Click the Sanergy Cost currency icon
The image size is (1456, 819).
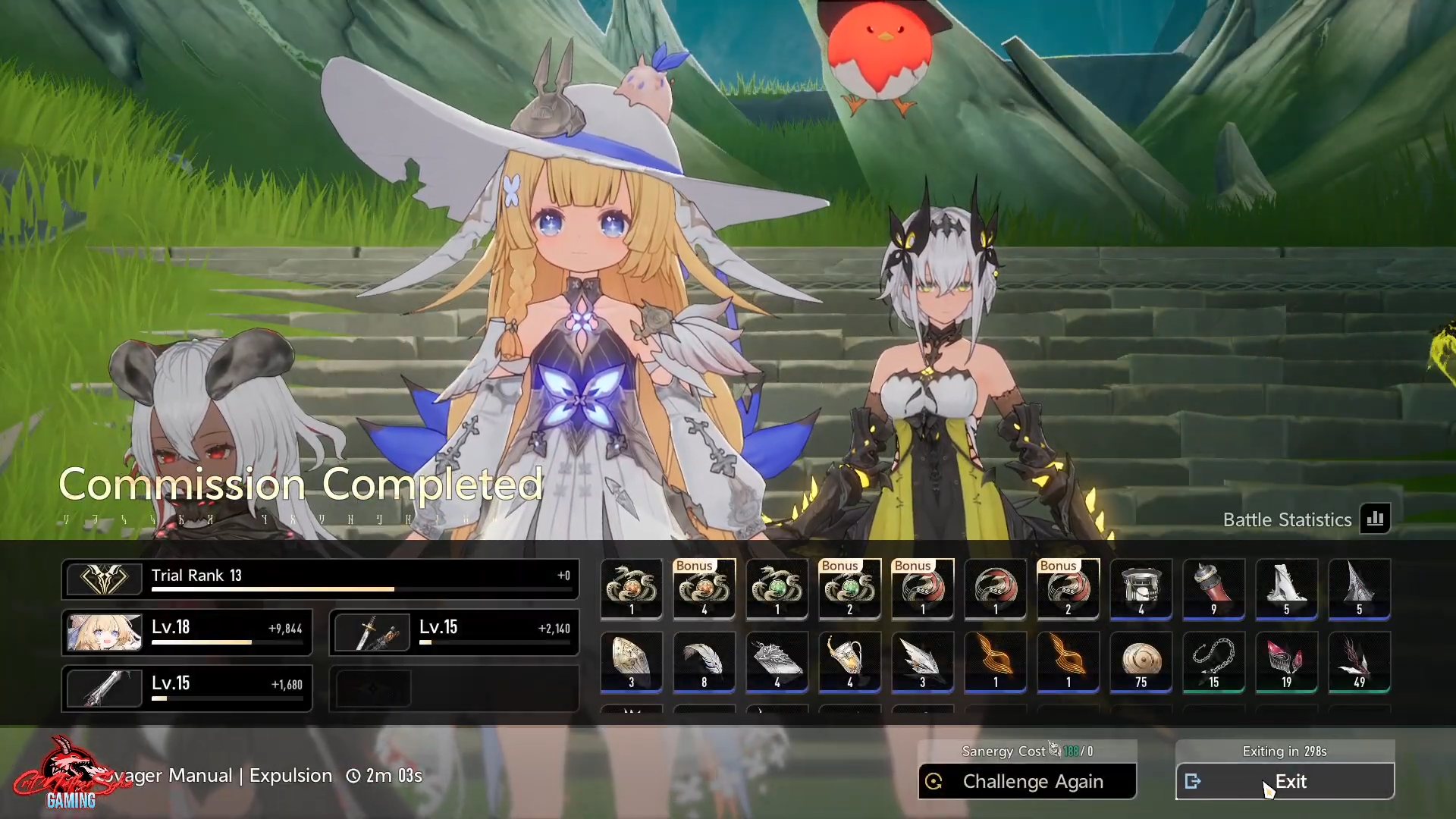pos(1056,751)
